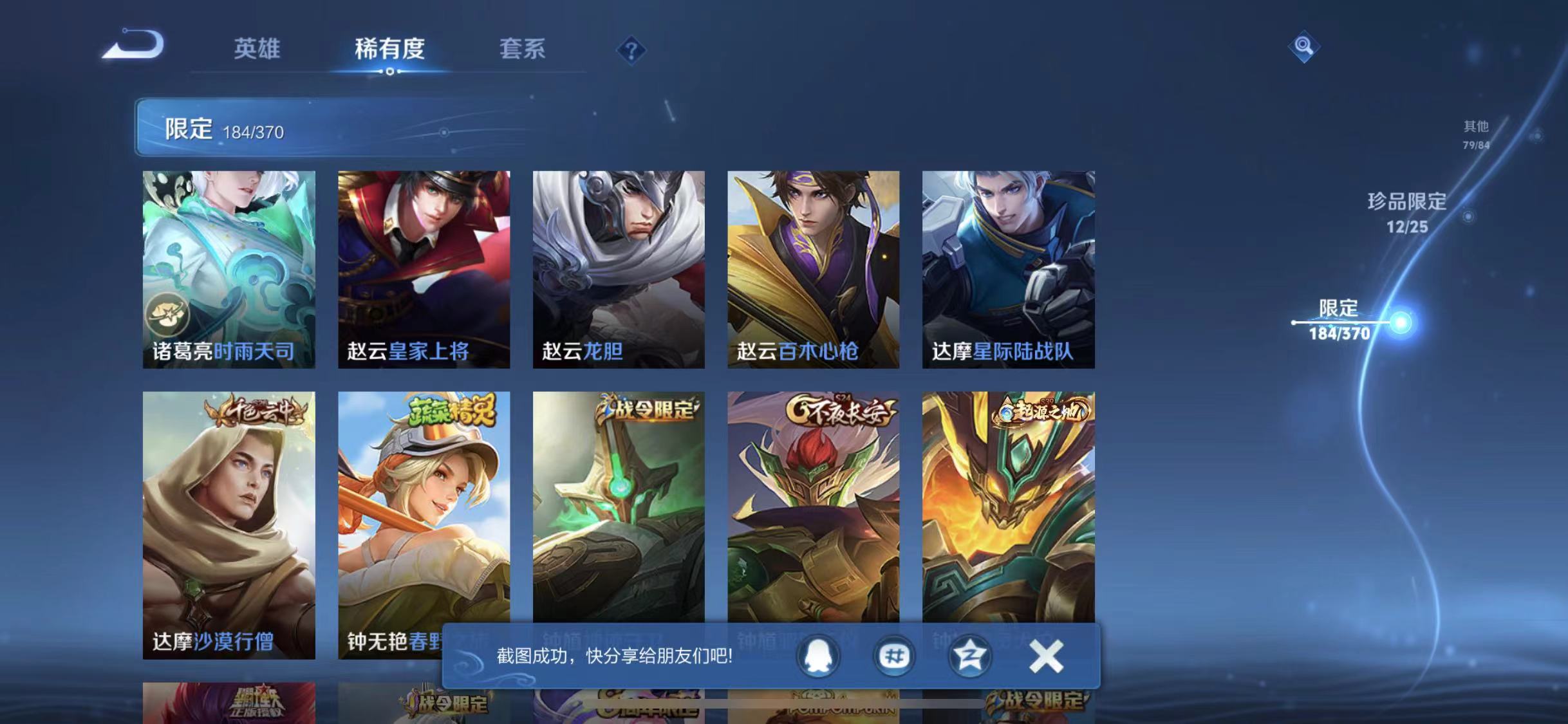Dismiss the screenshot share toast with the X
The width and height of the screenshot is (1568, 724).
(1045, 655)
